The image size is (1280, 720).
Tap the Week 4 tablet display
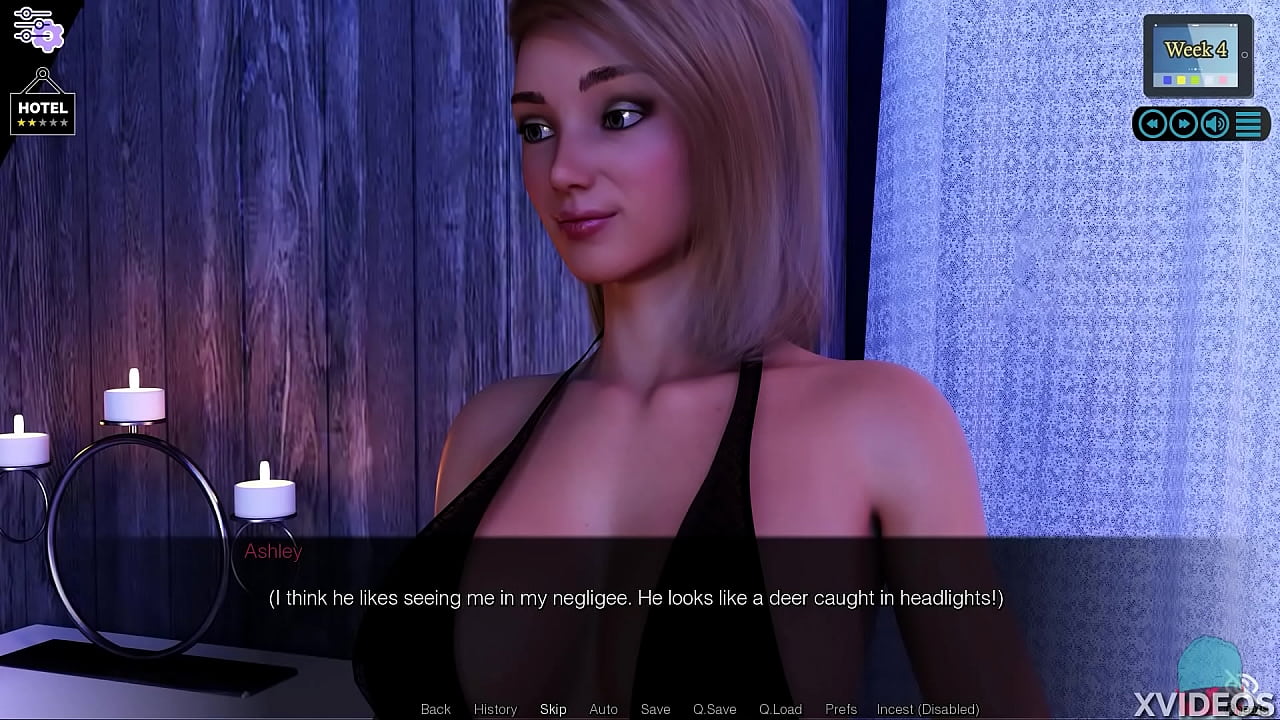[x=1197, y=50]
